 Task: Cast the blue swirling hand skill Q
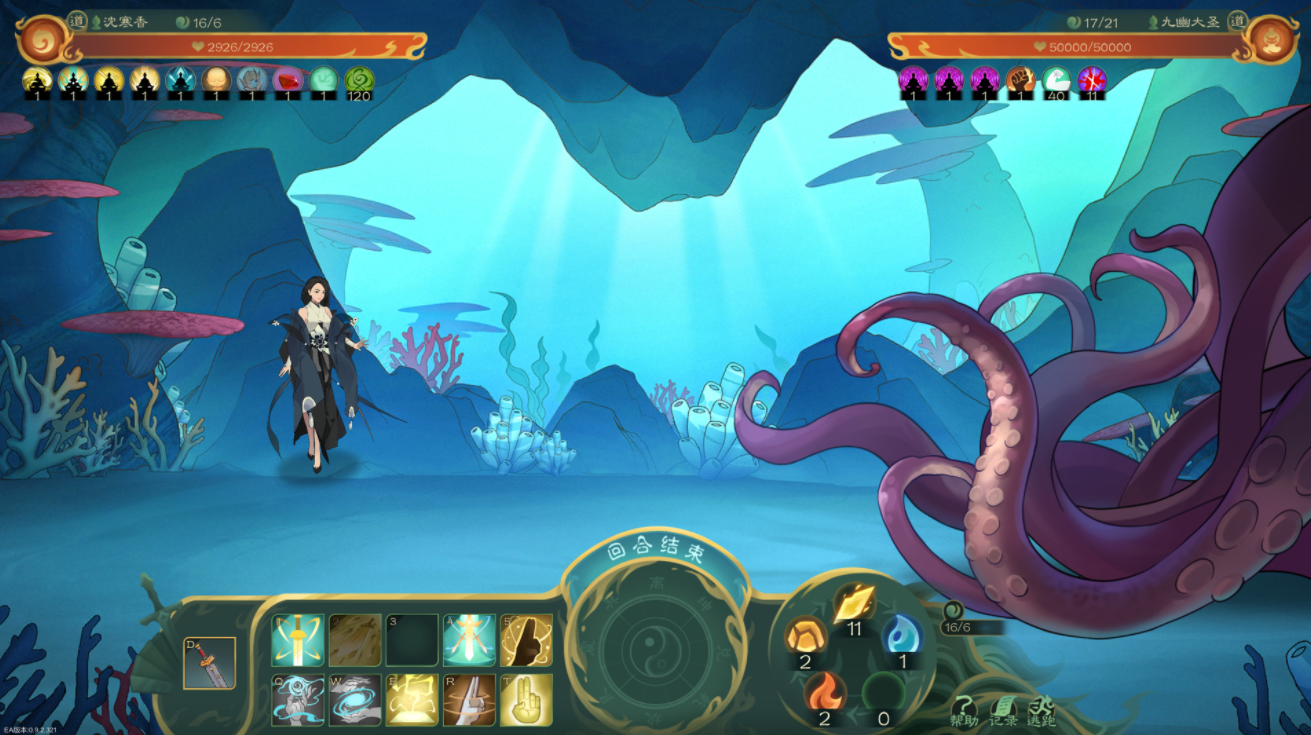[x=298, y=700]
